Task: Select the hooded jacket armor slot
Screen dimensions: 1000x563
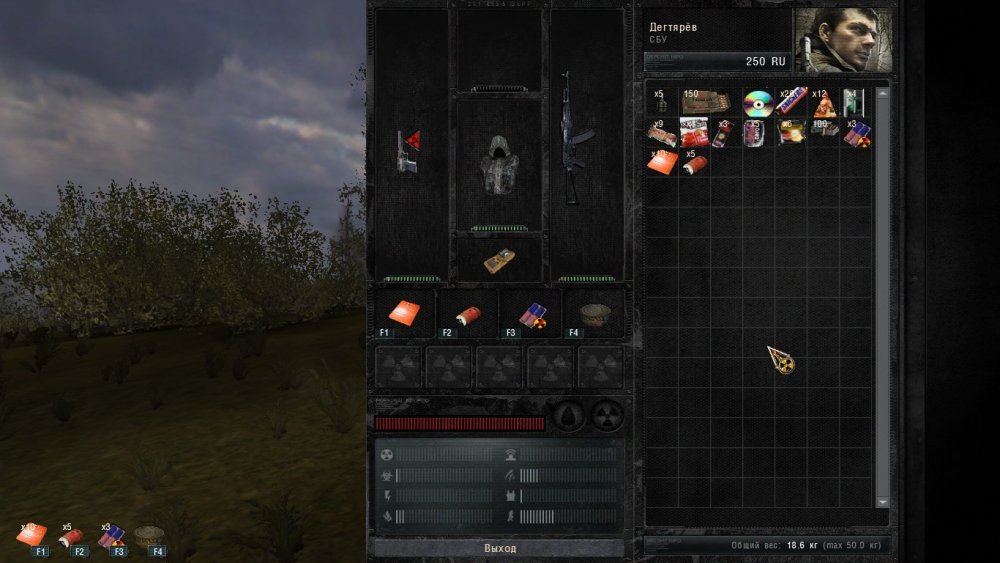Action: coord(499,160)
